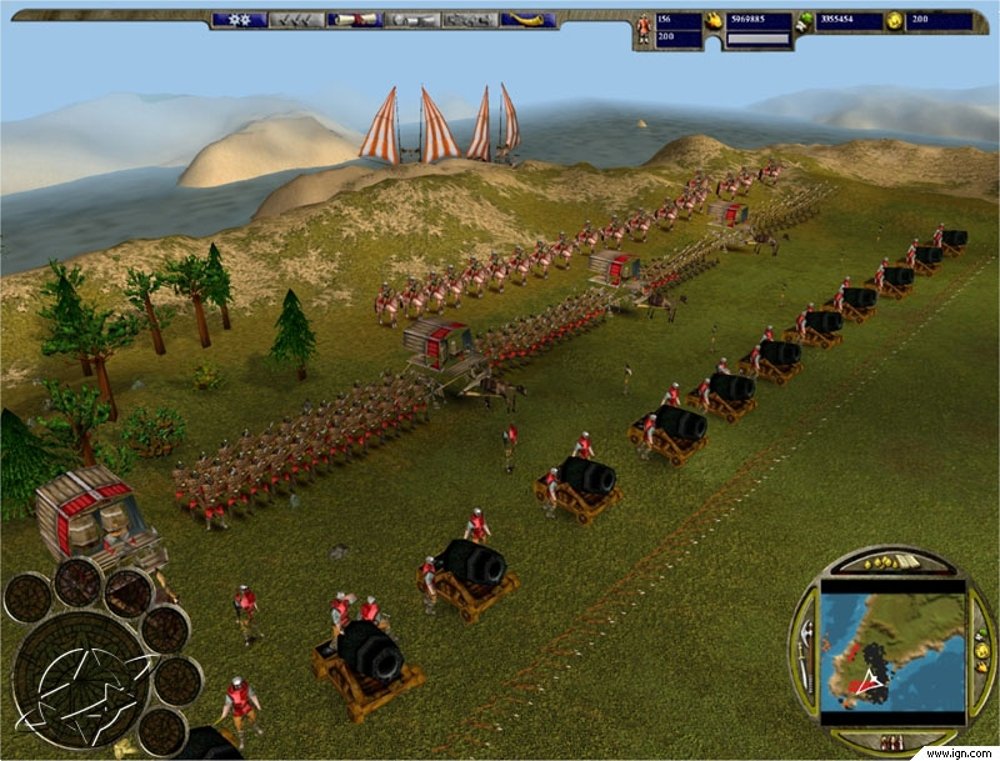Click the cannon button in top bar
This screenshot has height=761, width=1000.
coord(412,19)
